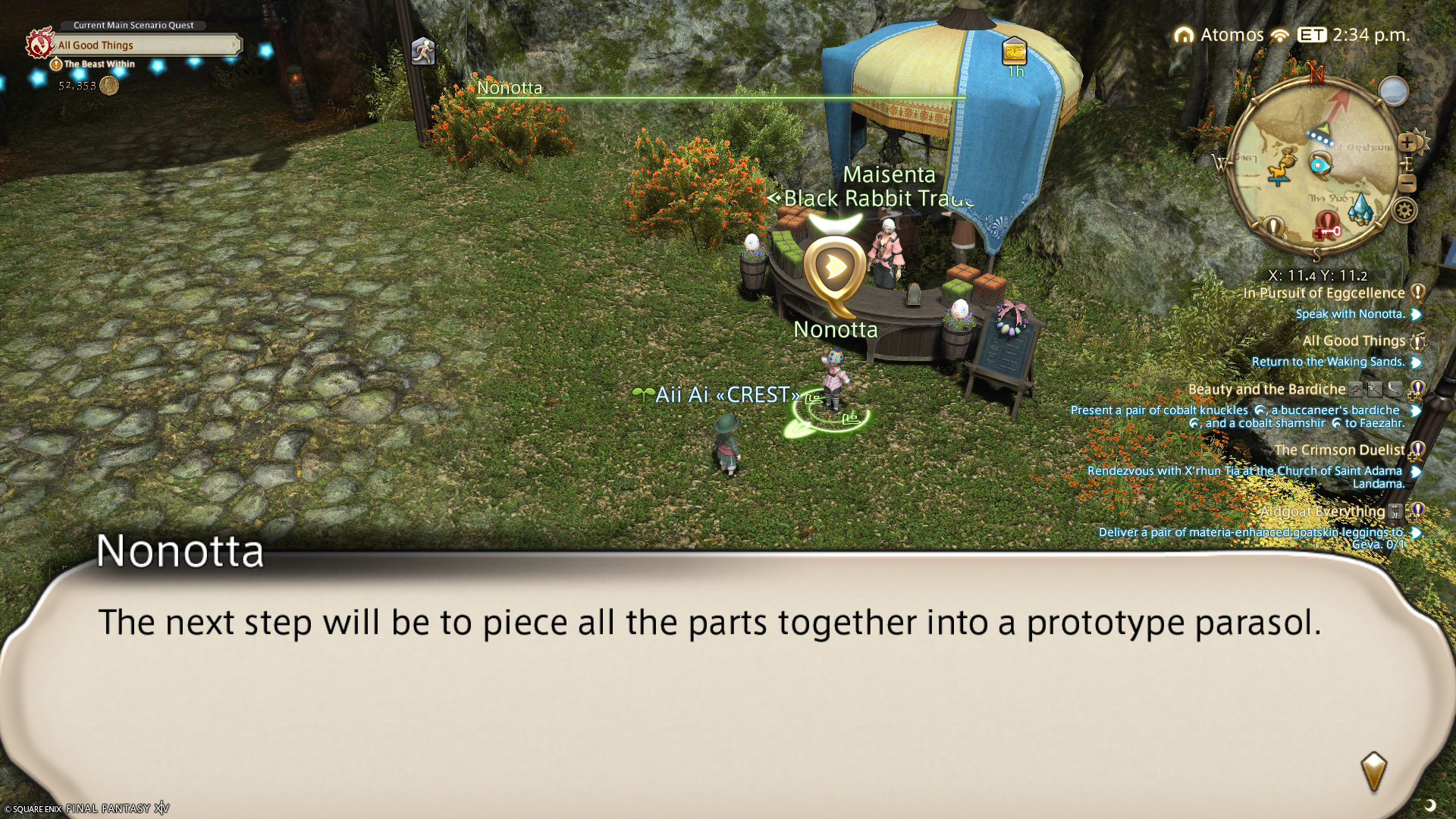Open minimap settings via the gear icon
This screenshot has width=1456, height=819.
pyautogui.click(x=1404, y=210)
